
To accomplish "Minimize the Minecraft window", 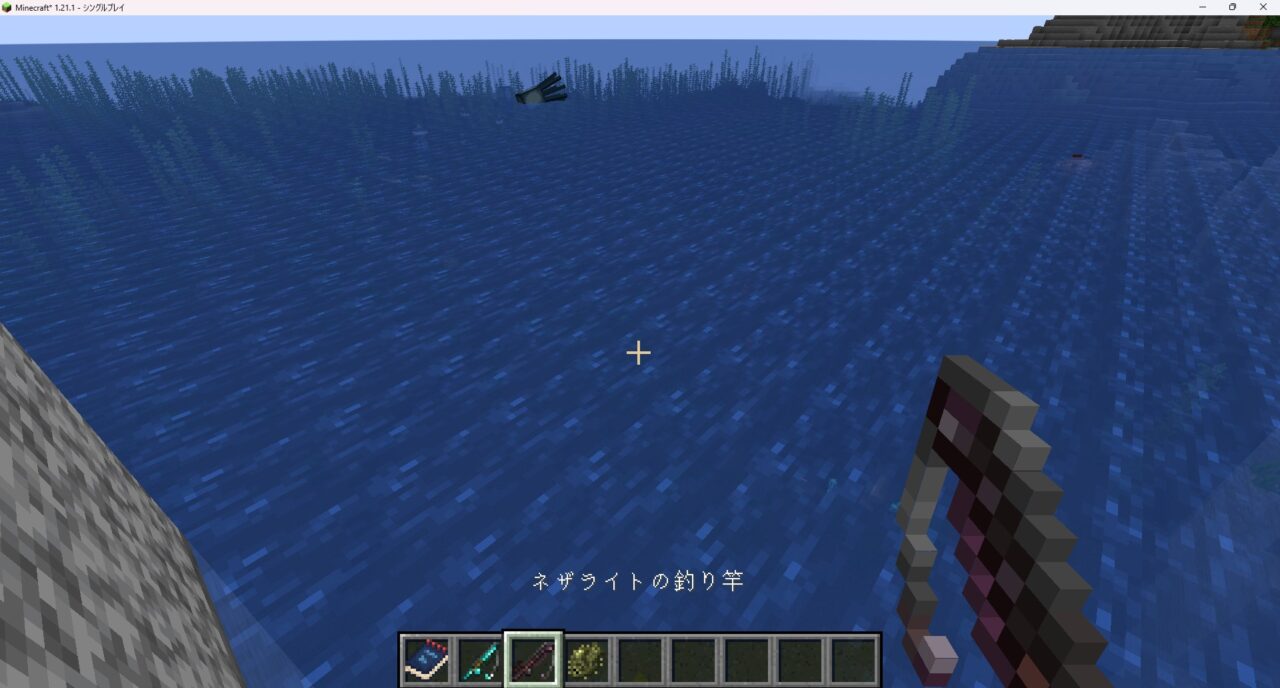I will tap(1204, 7).
